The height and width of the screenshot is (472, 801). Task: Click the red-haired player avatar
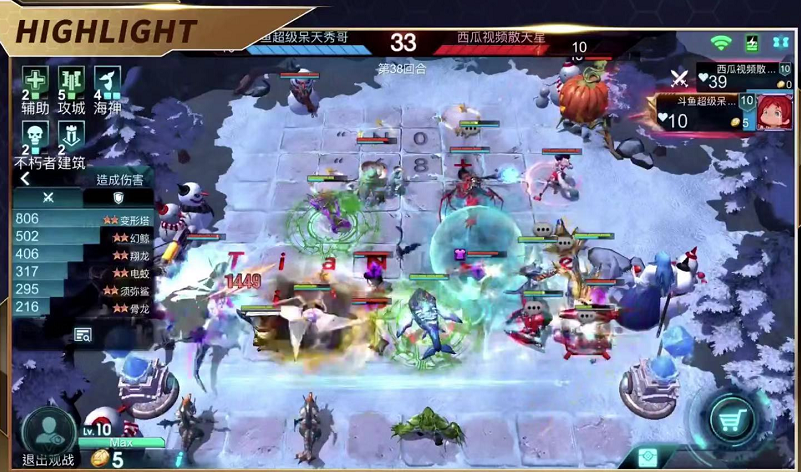(x=774, y=112)
